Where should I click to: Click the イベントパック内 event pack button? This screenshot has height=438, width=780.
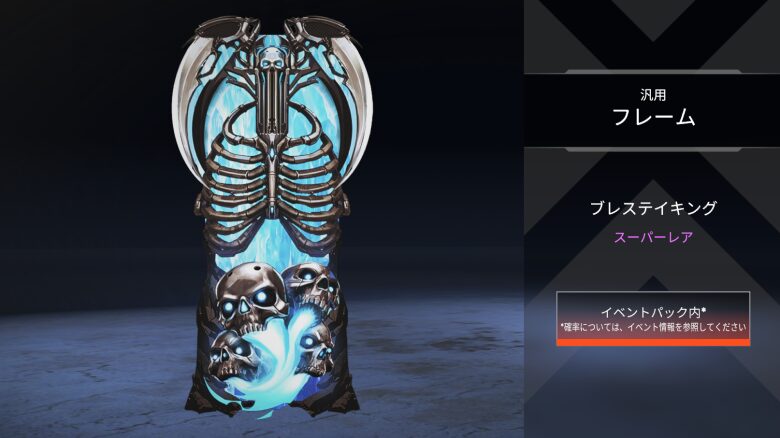(652, 318)
